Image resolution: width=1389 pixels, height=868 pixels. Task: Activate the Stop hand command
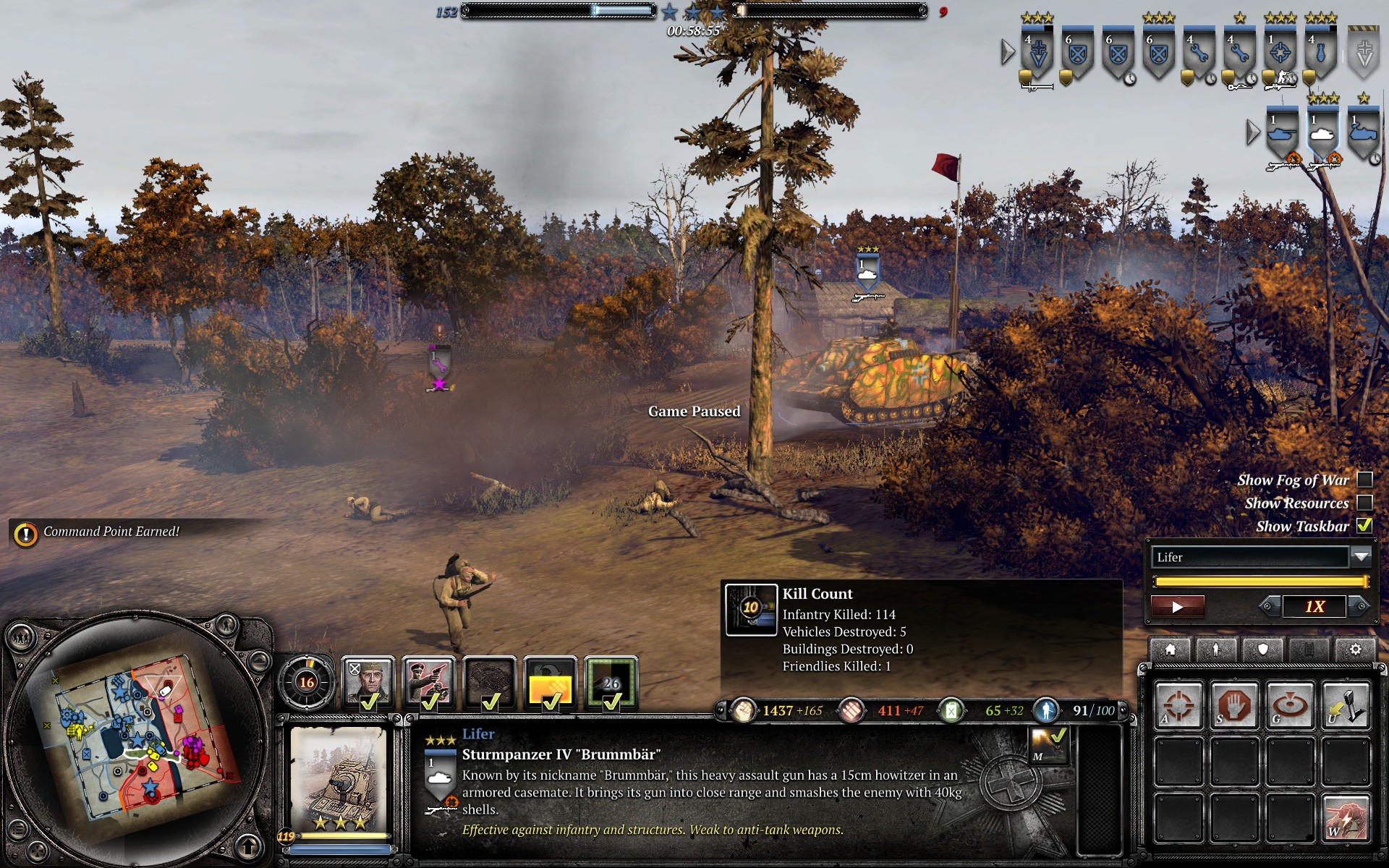1233,704
